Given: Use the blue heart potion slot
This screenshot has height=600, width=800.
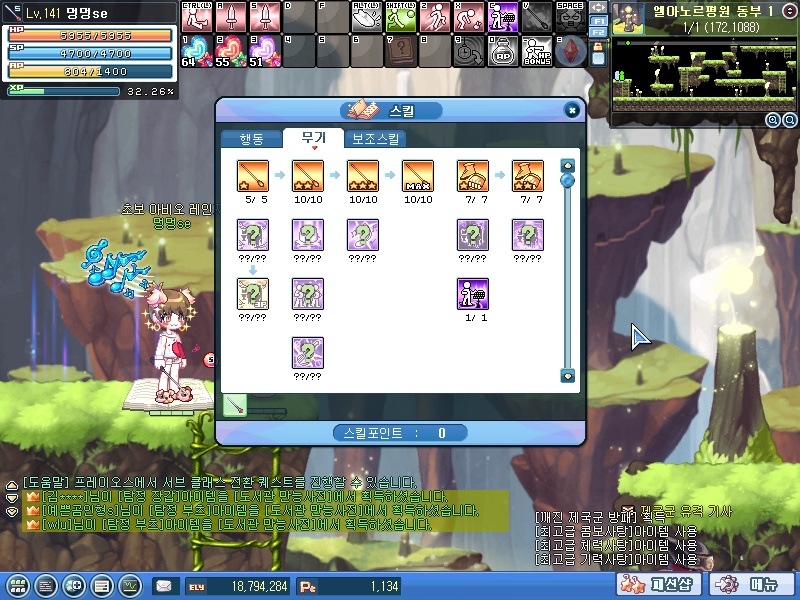Looking at the screenshot, I should pyautogui.click(x=195, y=49).
